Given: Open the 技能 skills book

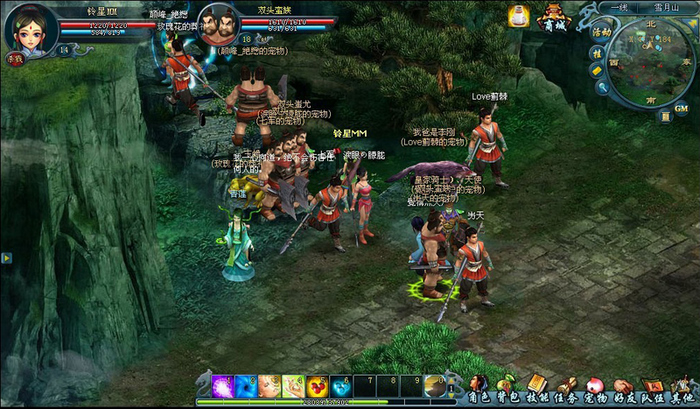Looking at the screenshot, I should coord(538,387).
